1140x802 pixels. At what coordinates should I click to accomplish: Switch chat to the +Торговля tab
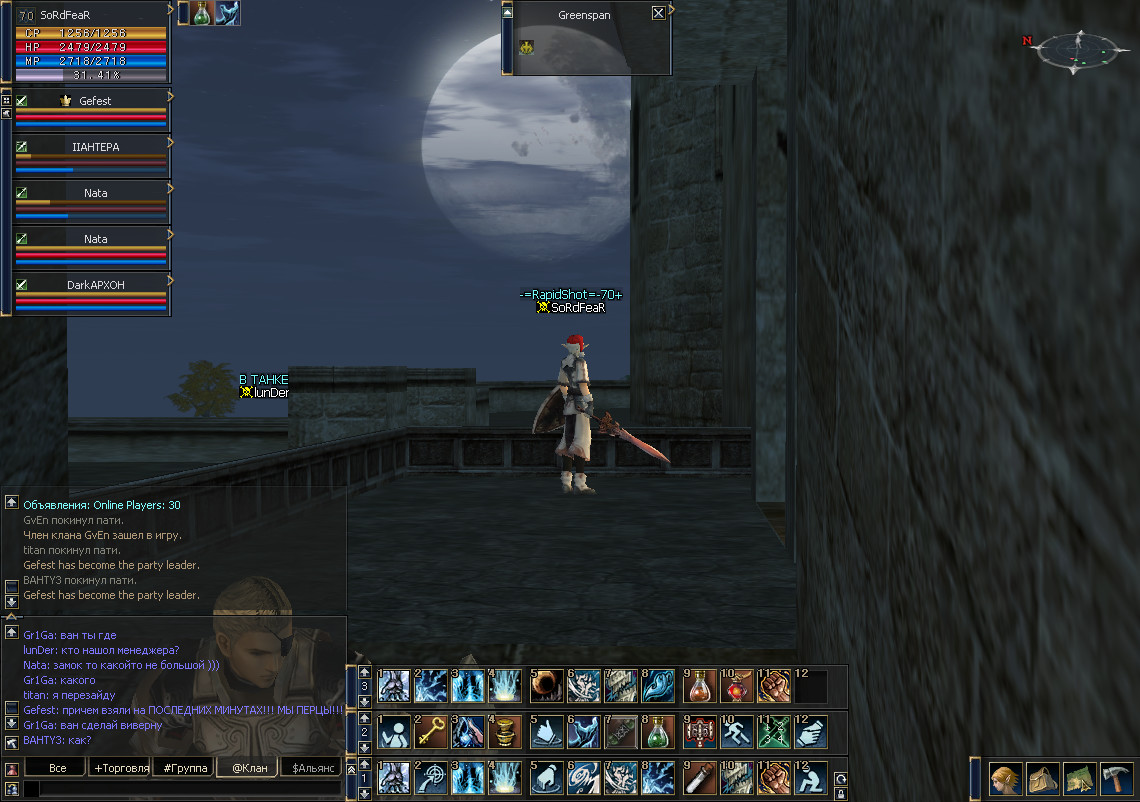(x=120, y=768)
